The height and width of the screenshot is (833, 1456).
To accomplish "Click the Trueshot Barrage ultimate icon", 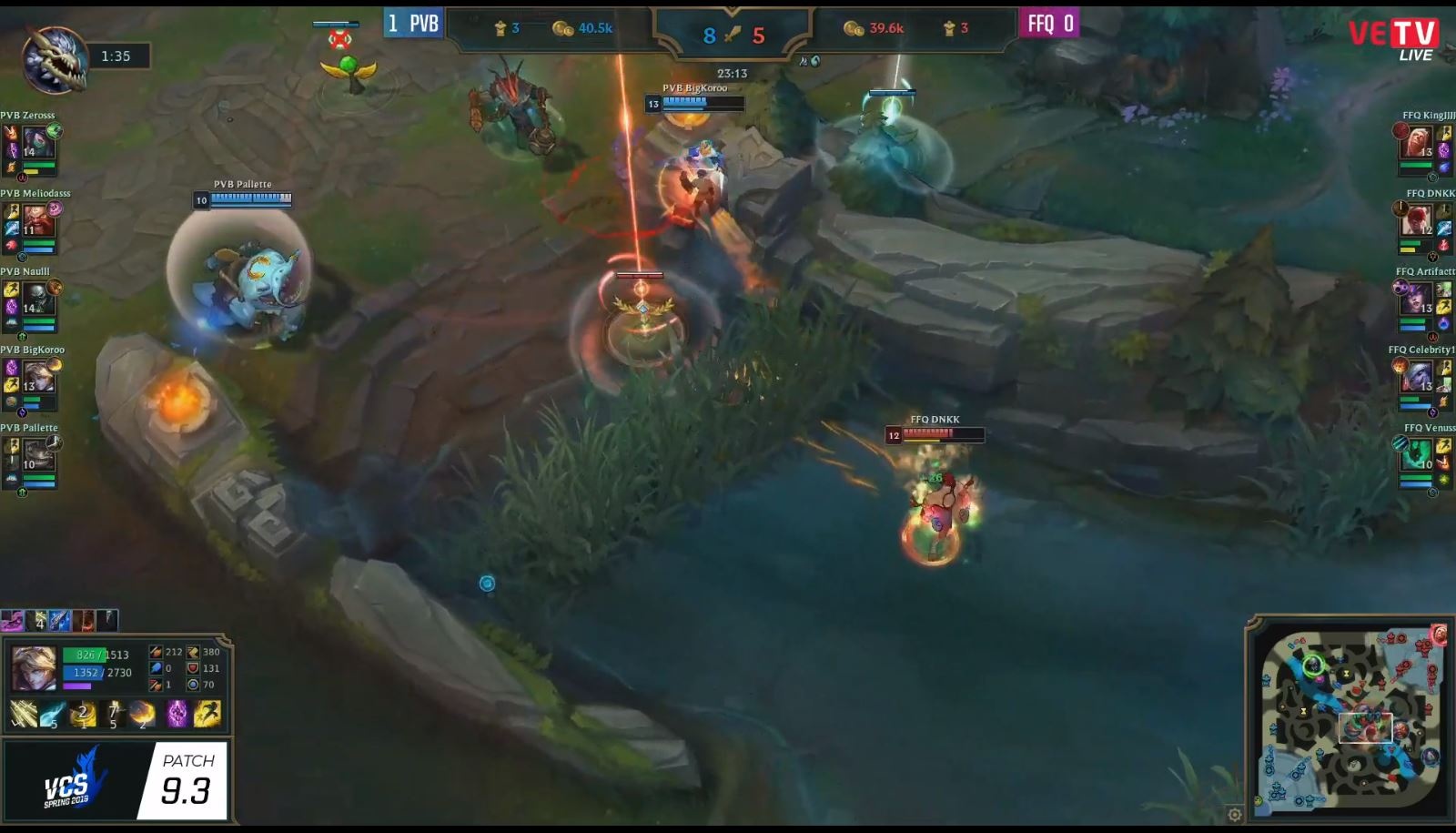I will (x=143, y=715).
